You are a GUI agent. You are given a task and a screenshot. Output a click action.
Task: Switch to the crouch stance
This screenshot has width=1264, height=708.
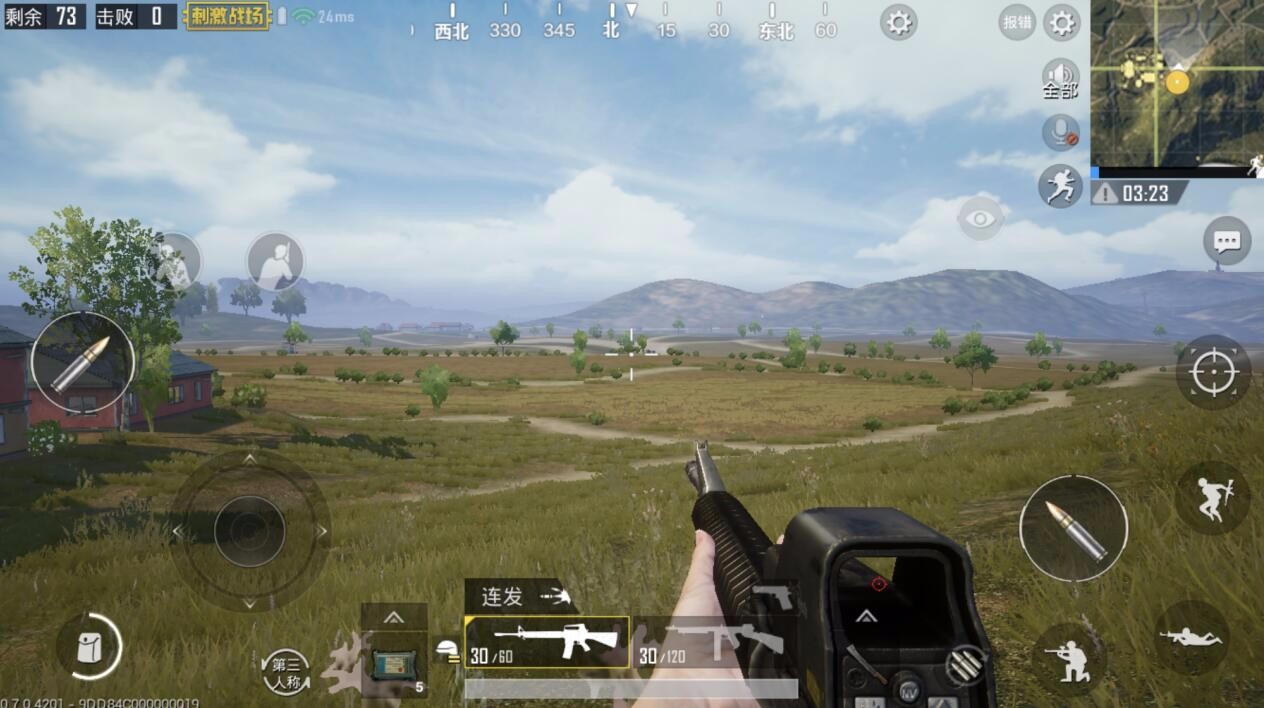(1069, 660)
